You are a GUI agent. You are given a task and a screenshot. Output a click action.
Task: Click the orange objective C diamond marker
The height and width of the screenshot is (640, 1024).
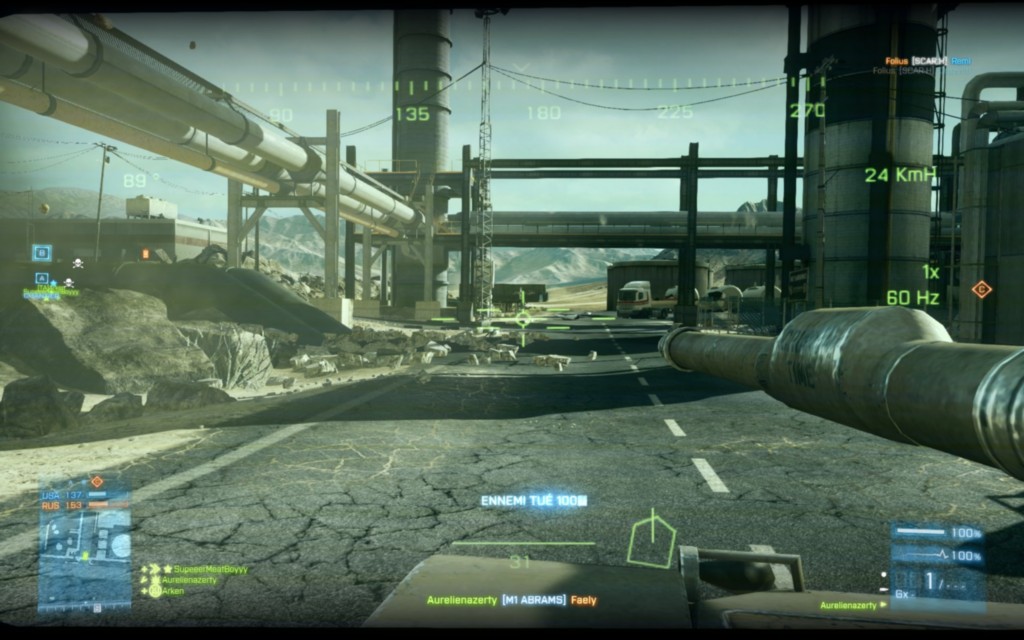pos(981,290)
